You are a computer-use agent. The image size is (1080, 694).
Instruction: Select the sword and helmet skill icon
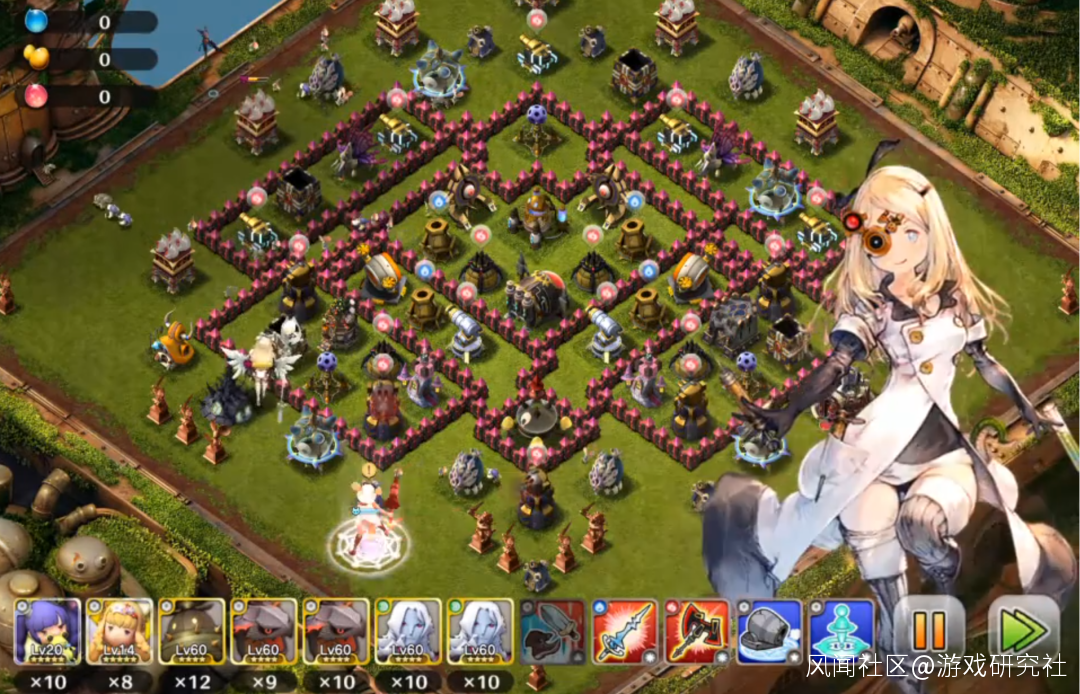552,631
